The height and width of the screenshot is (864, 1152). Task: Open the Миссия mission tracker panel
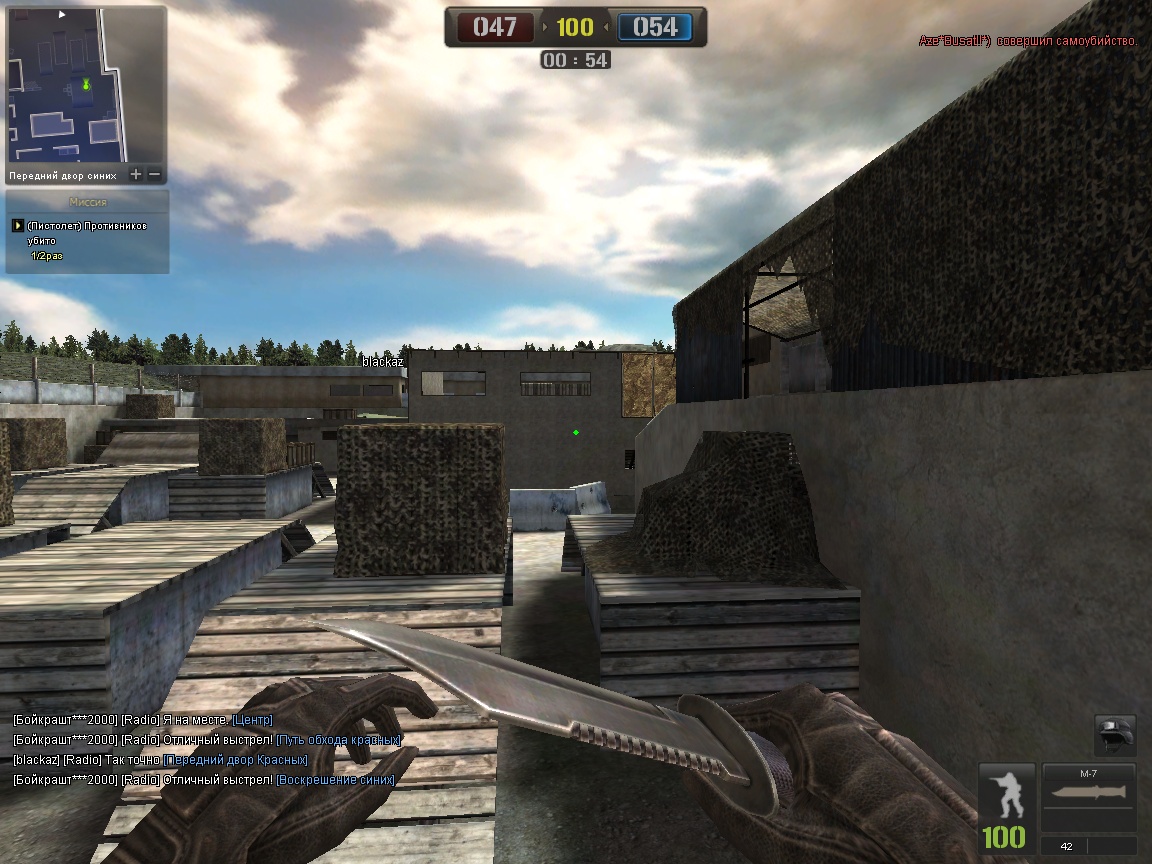click(87, 202)
